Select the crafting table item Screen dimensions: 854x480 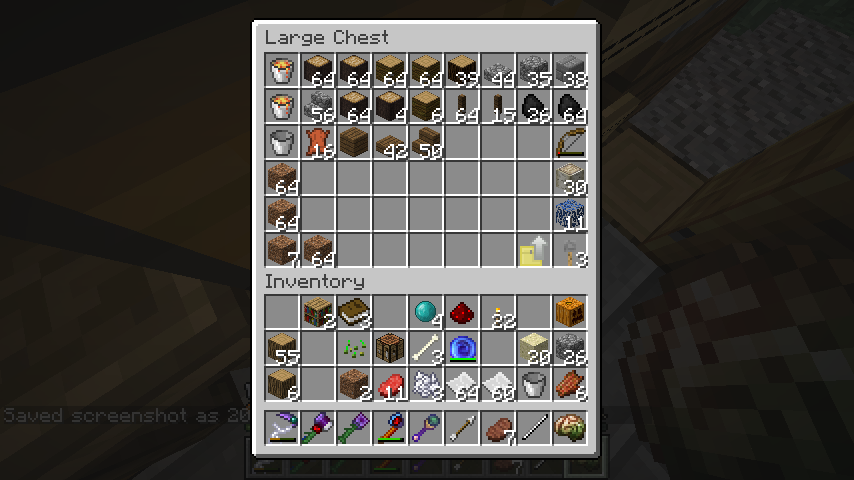click(x=389, y=348)
